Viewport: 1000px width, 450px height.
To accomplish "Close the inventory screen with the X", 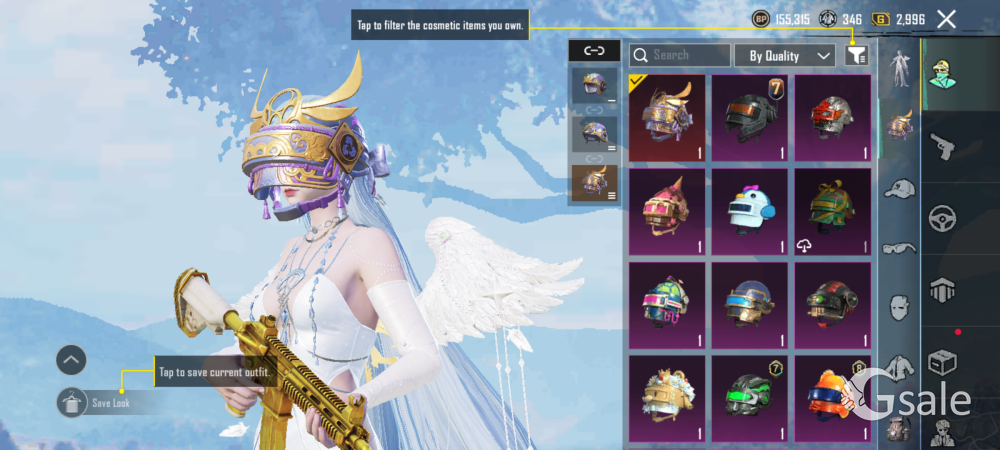I will (x=946, y=19).
